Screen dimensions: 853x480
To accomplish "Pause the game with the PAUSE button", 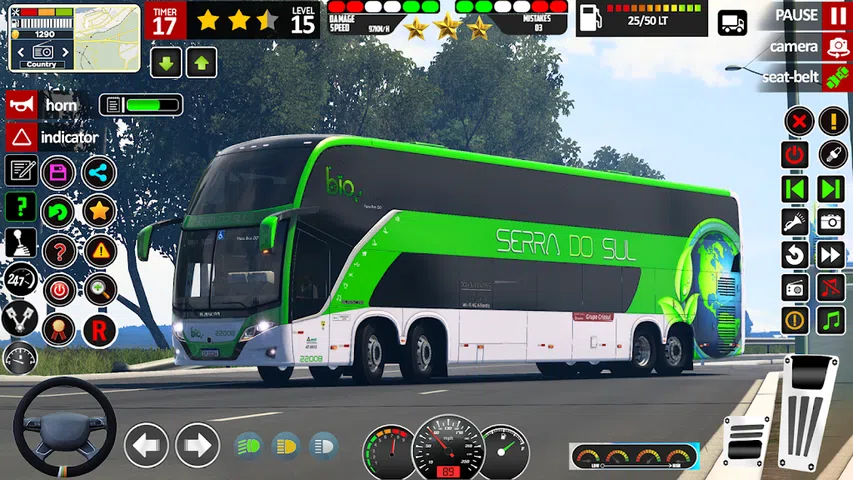I will (836, 15).
